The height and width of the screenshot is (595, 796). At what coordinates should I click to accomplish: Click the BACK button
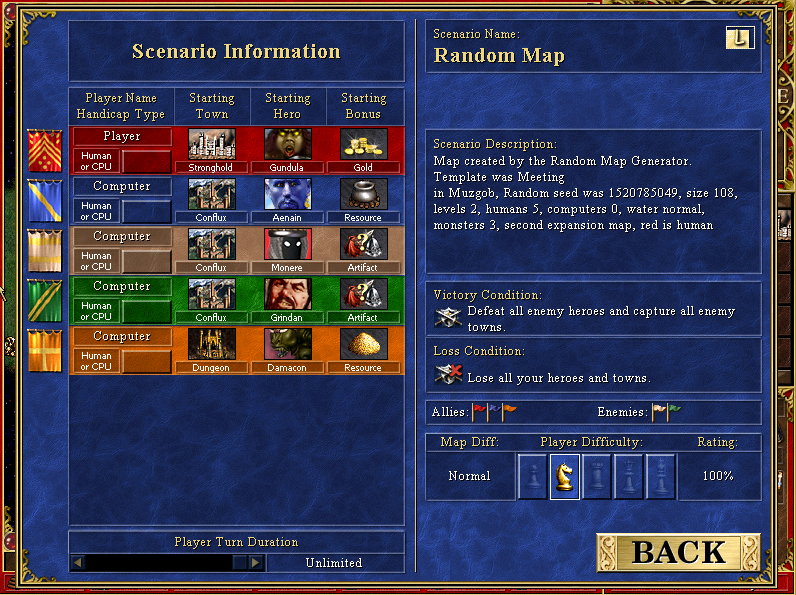pos(678,552)
